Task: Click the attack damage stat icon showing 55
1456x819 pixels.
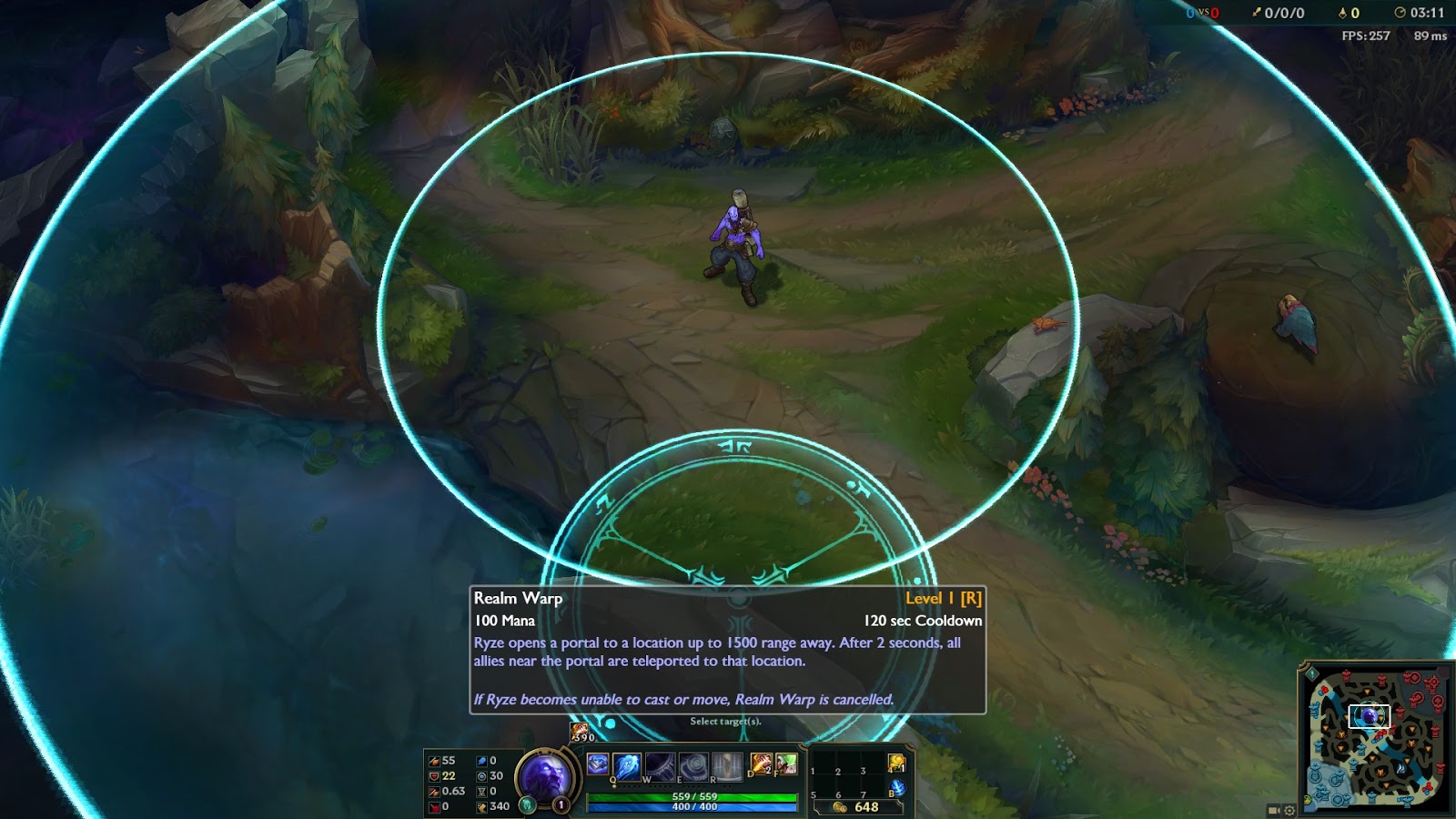Action: pos(432,760)
